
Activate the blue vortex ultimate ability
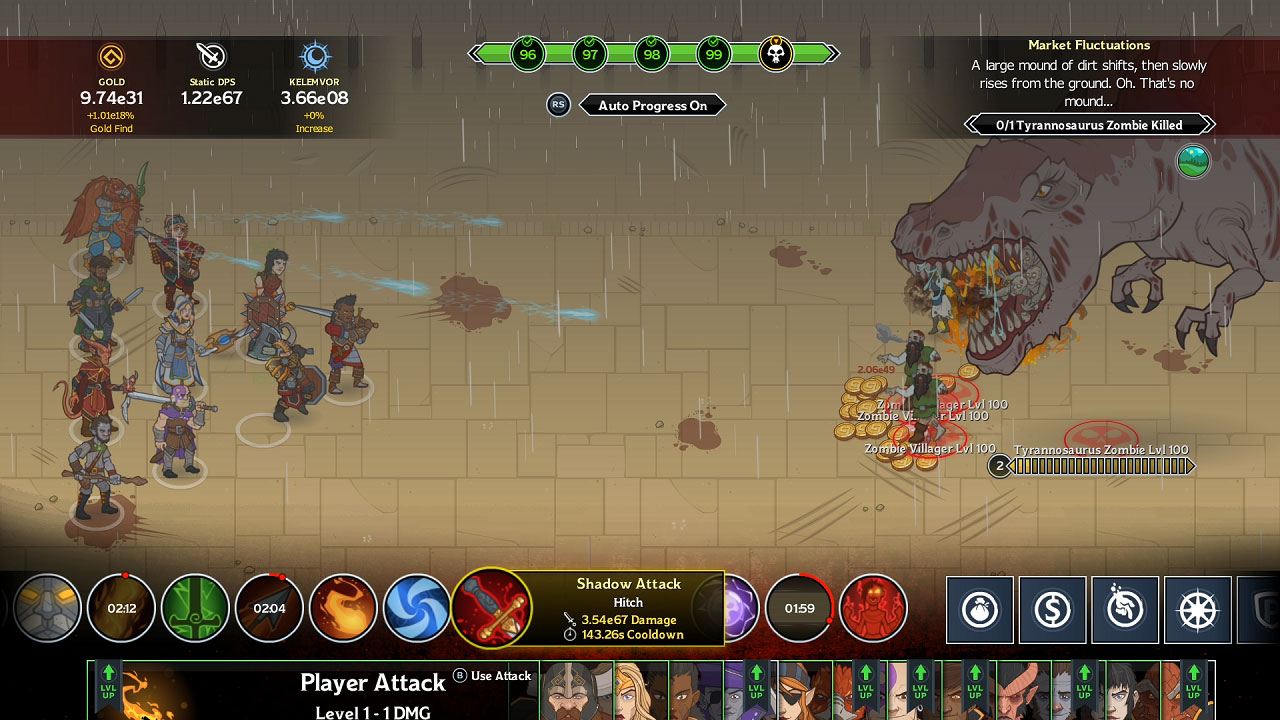point(416,608)
